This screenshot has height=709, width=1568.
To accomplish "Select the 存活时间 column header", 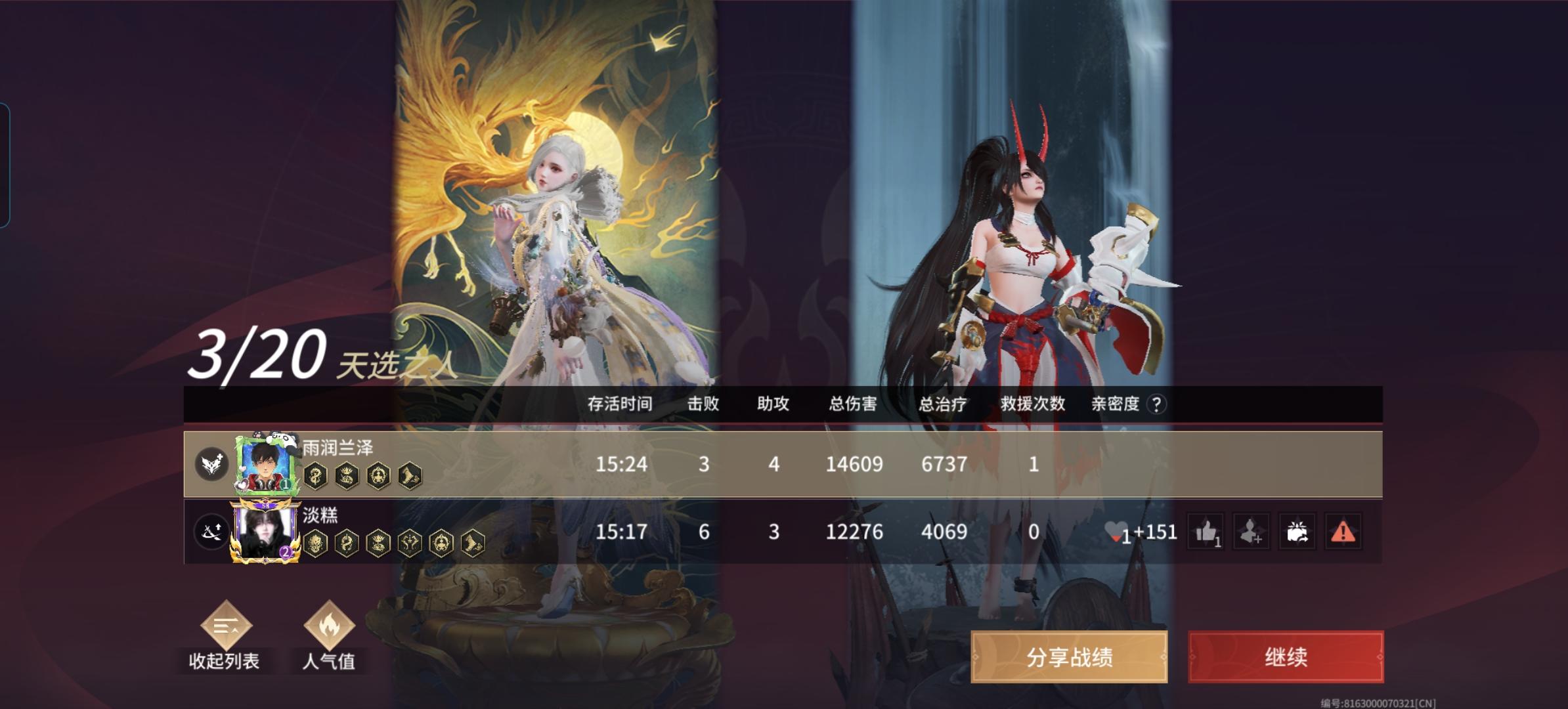I will point(620,406).
